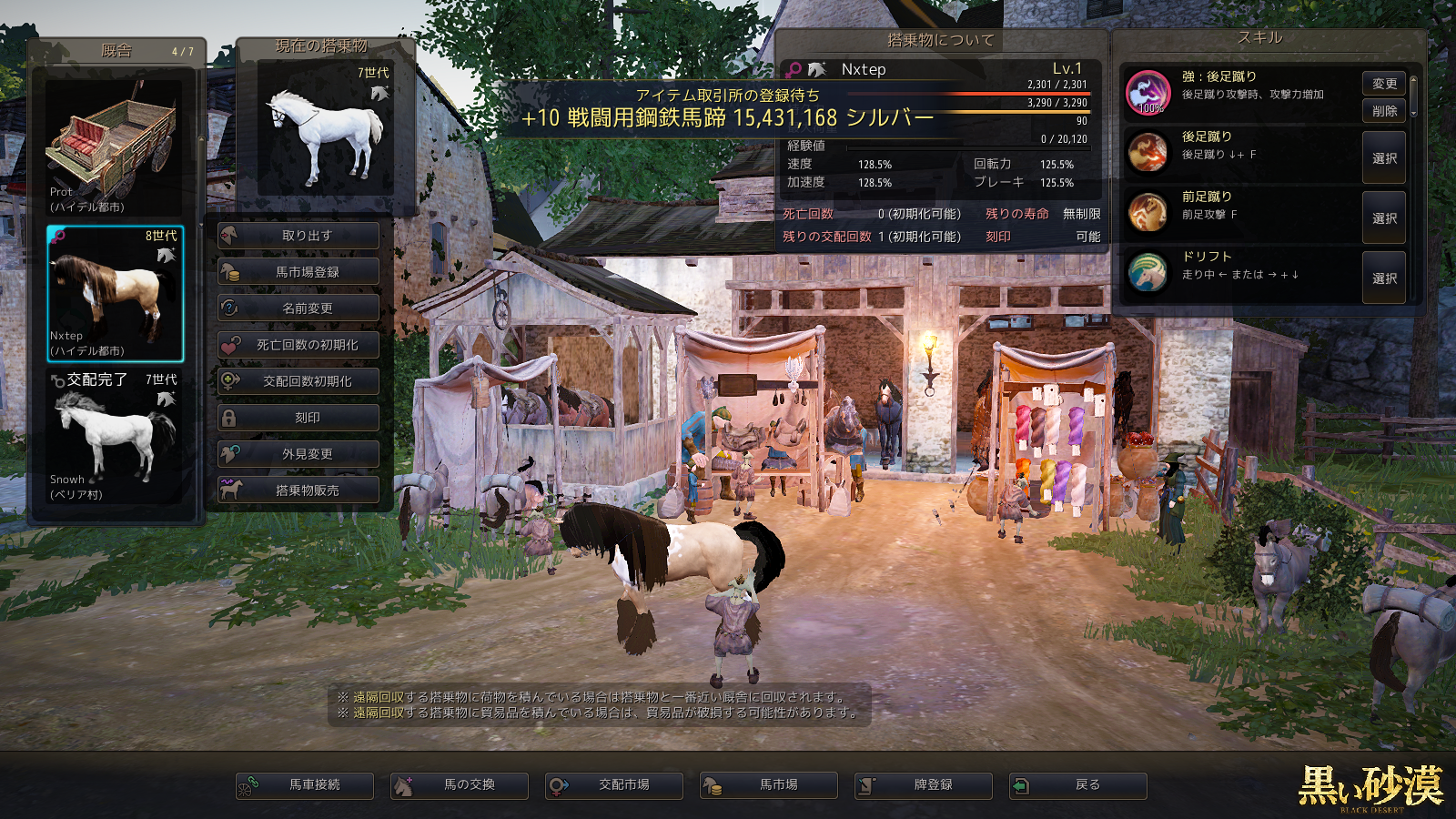
Task: Choose 名前変更 to rename the mount
Action: click(298, 308)
